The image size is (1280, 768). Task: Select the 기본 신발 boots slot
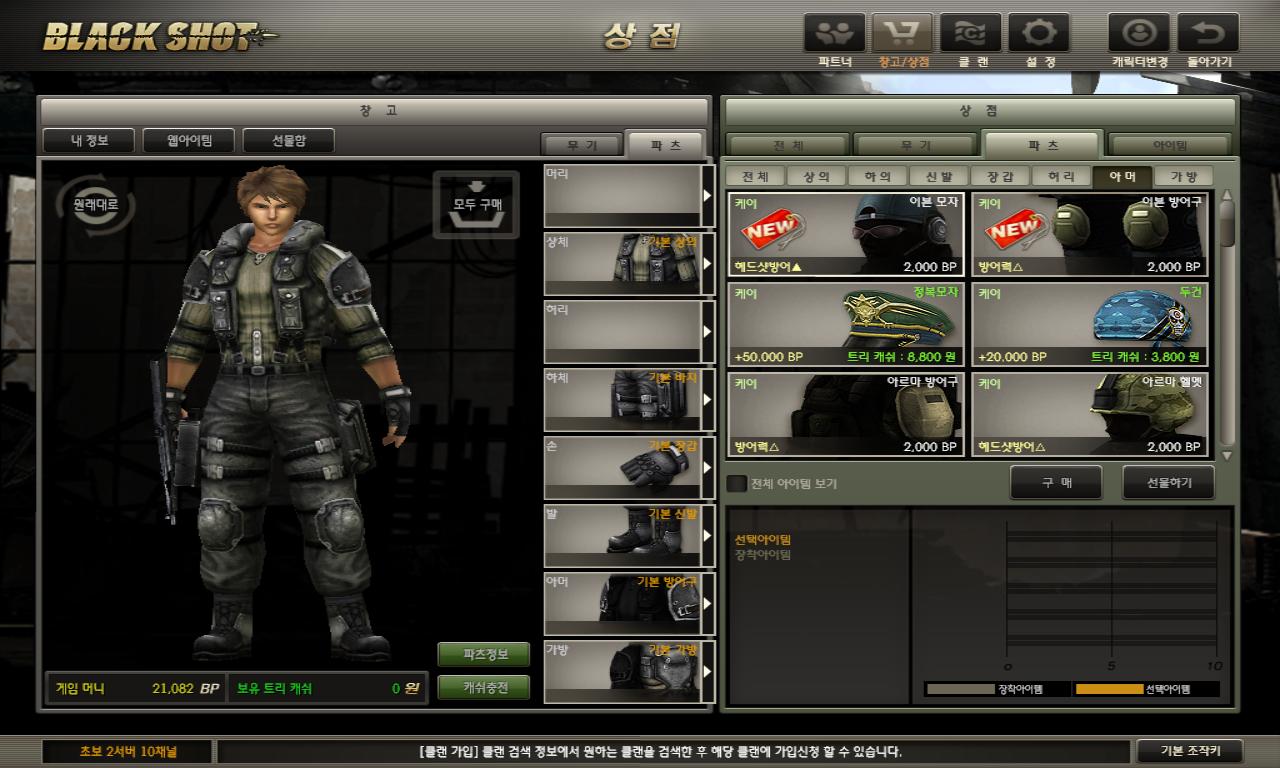[x=622, y=535]
